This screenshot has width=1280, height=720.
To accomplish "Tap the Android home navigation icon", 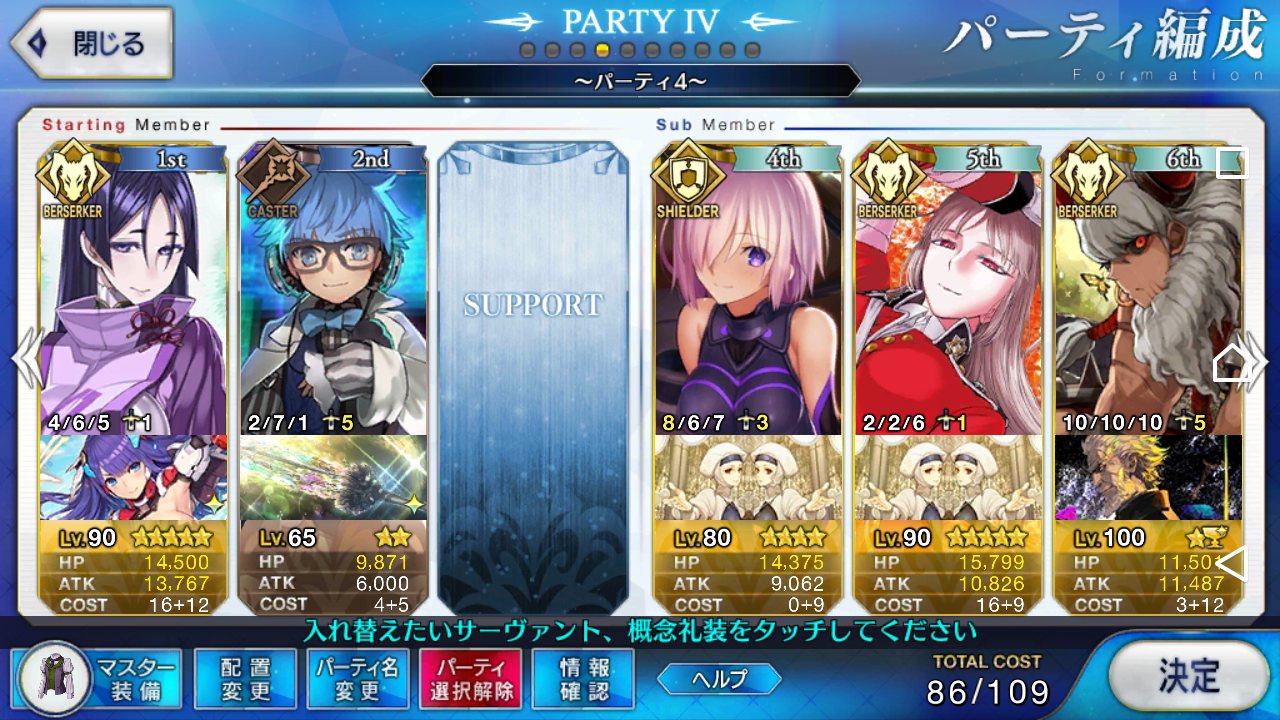I will (1232, 363).
